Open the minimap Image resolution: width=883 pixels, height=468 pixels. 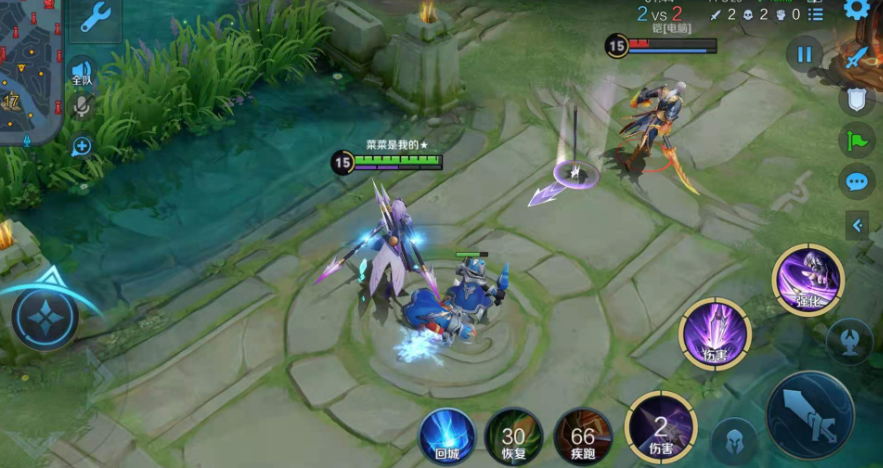(x=30, y=70)
